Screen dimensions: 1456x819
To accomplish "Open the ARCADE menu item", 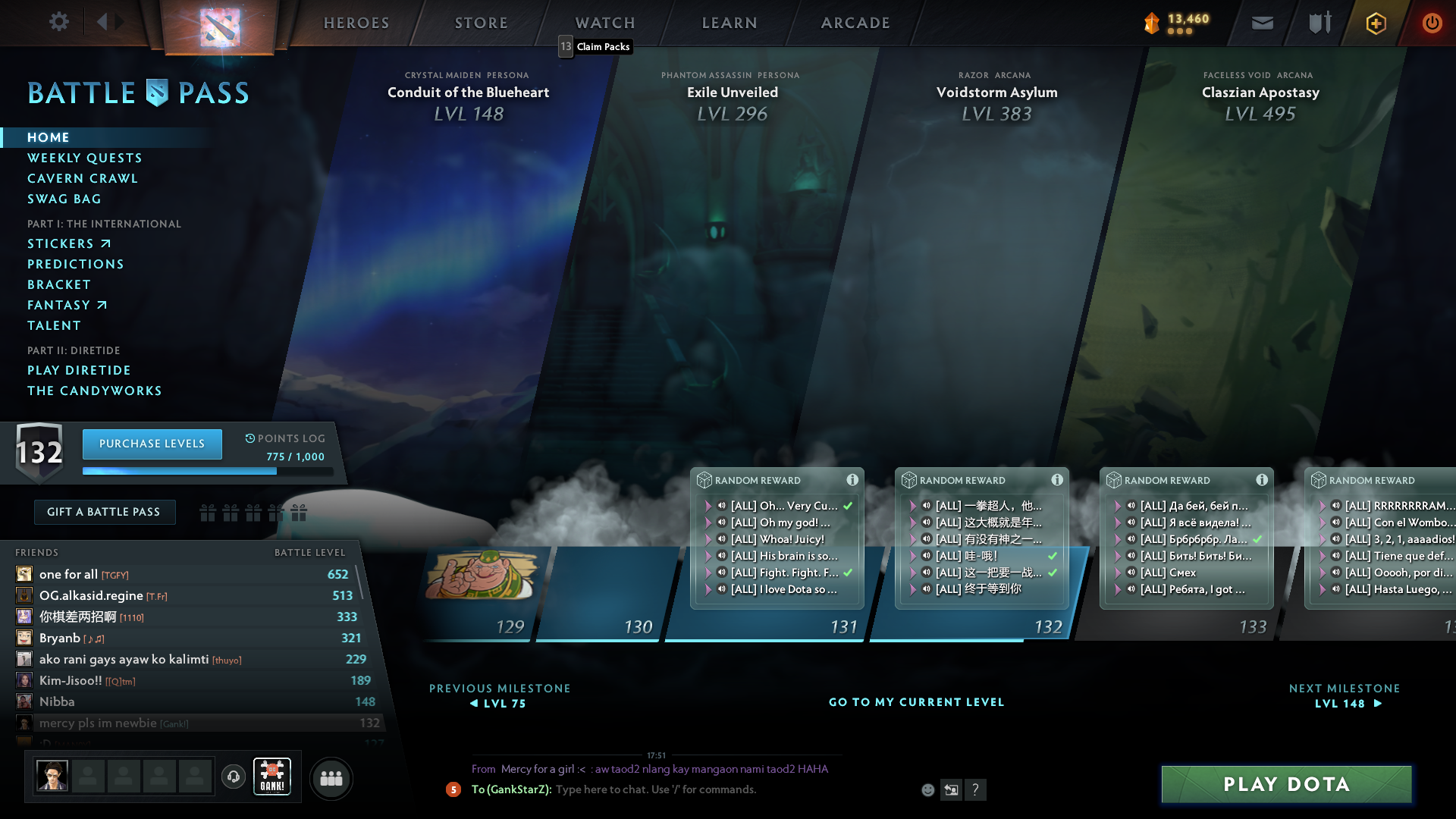I will pyautogui.click(x=855, y=23).
